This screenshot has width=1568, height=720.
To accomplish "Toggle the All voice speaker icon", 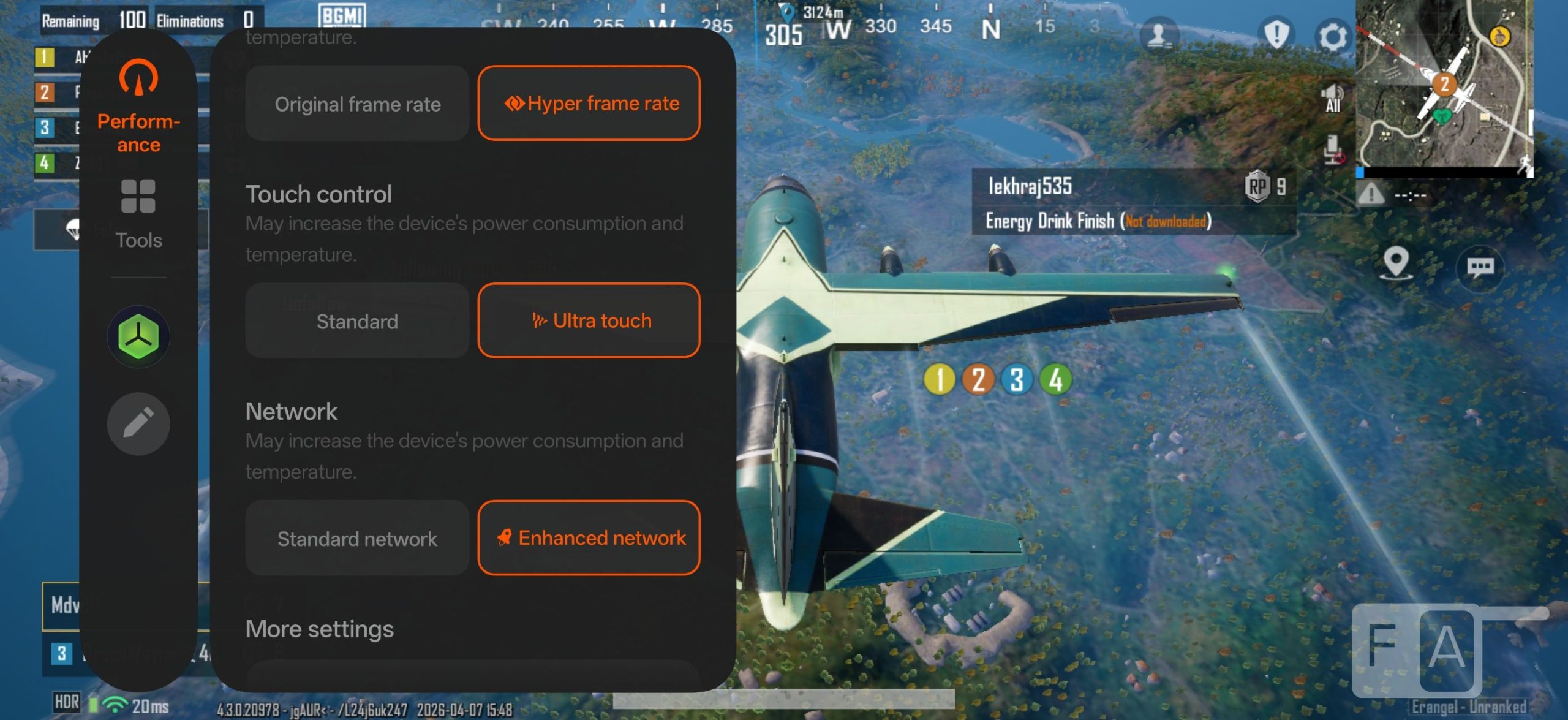I will click(1332, 99).
